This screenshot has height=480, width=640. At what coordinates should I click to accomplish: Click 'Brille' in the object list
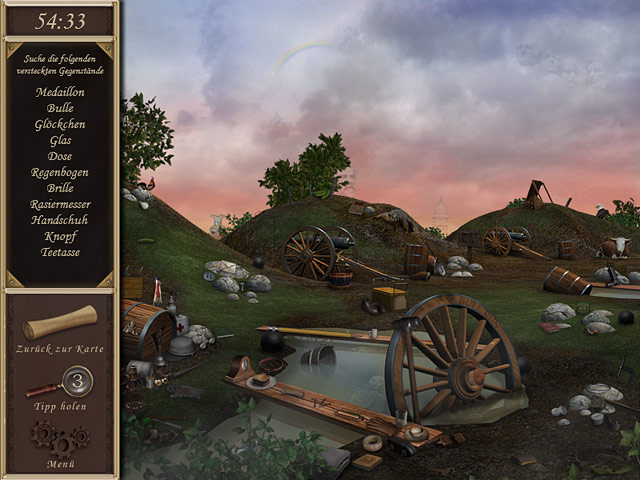[x=60, y=188]
